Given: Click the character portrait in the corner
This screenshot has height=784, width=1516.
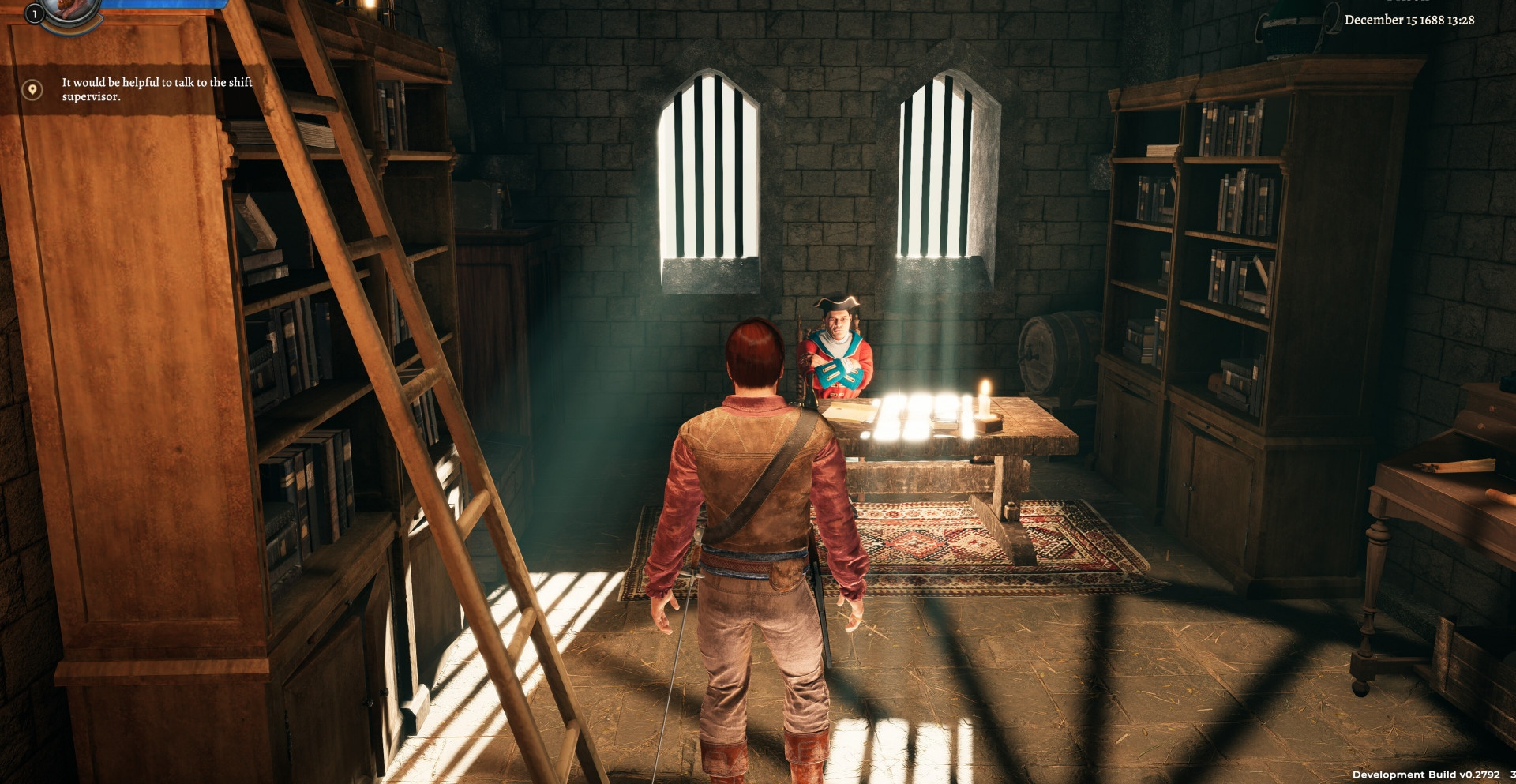Looking at the screenshot, I should [69, 9].
